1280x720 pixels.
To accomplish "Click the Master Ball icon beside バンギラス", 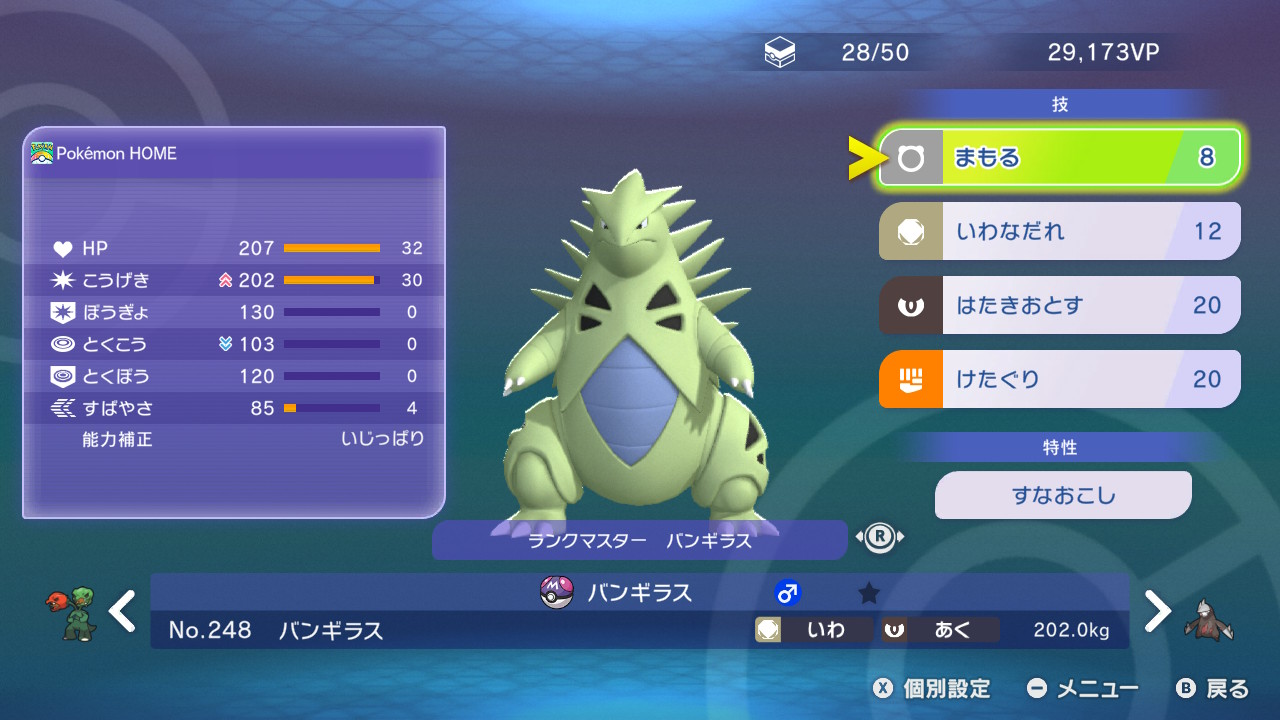I will tap(556, 593).
